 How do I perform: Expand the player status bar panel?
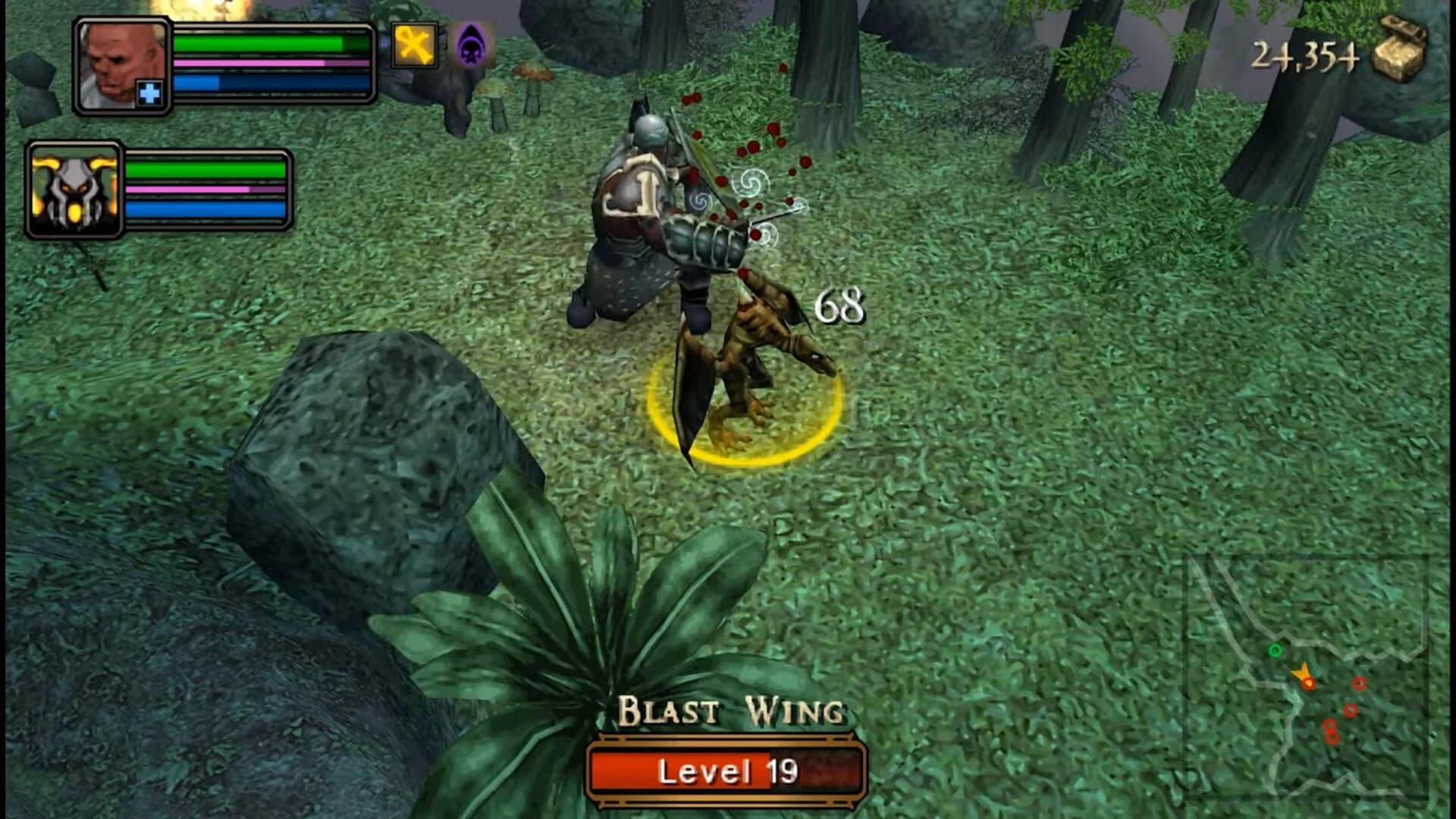[269, 64]
